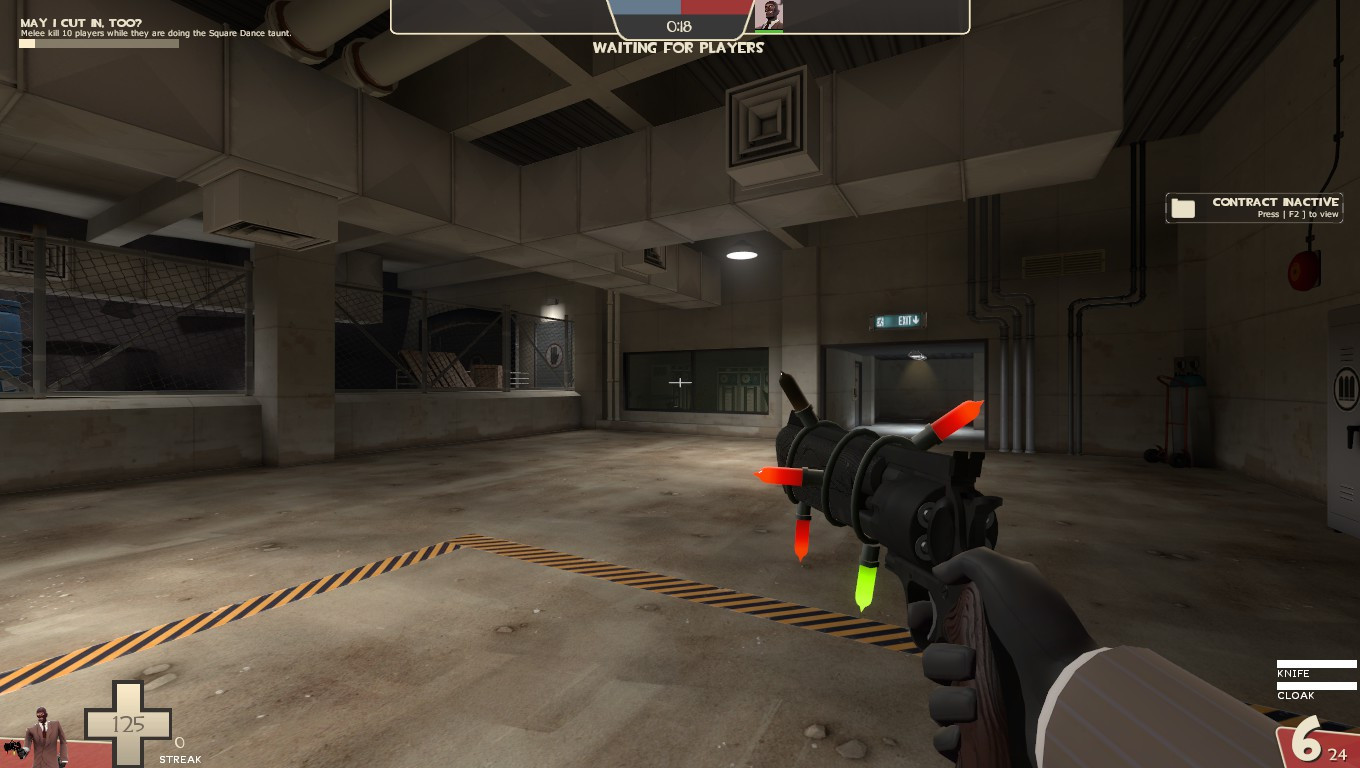Click the contract folder icon

(x=1184, y=208)
